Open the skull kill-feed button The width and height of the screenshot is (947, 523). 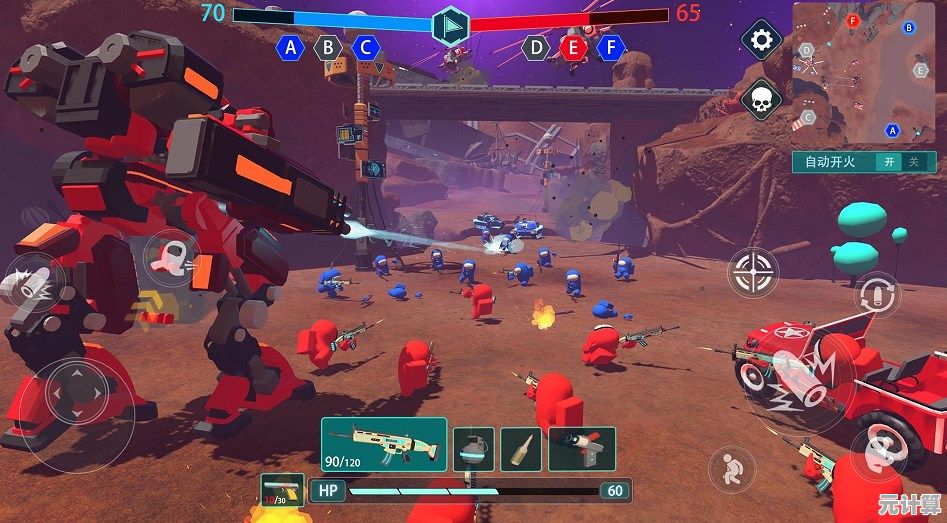pyautogui.click(x=762, y=100)
